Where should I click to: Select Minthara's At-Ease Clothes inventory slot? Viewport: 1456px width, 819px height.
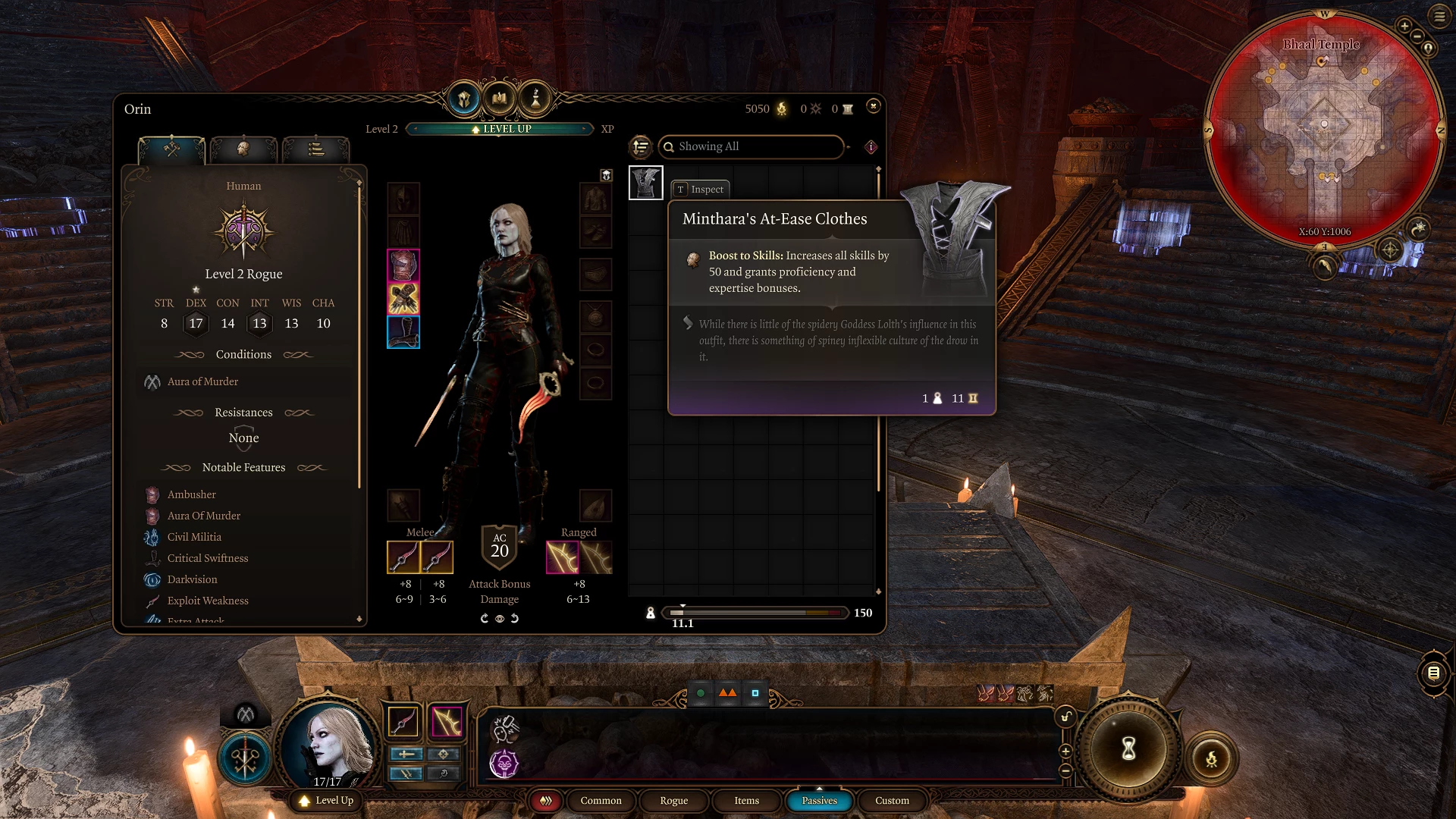pos(646,183)
